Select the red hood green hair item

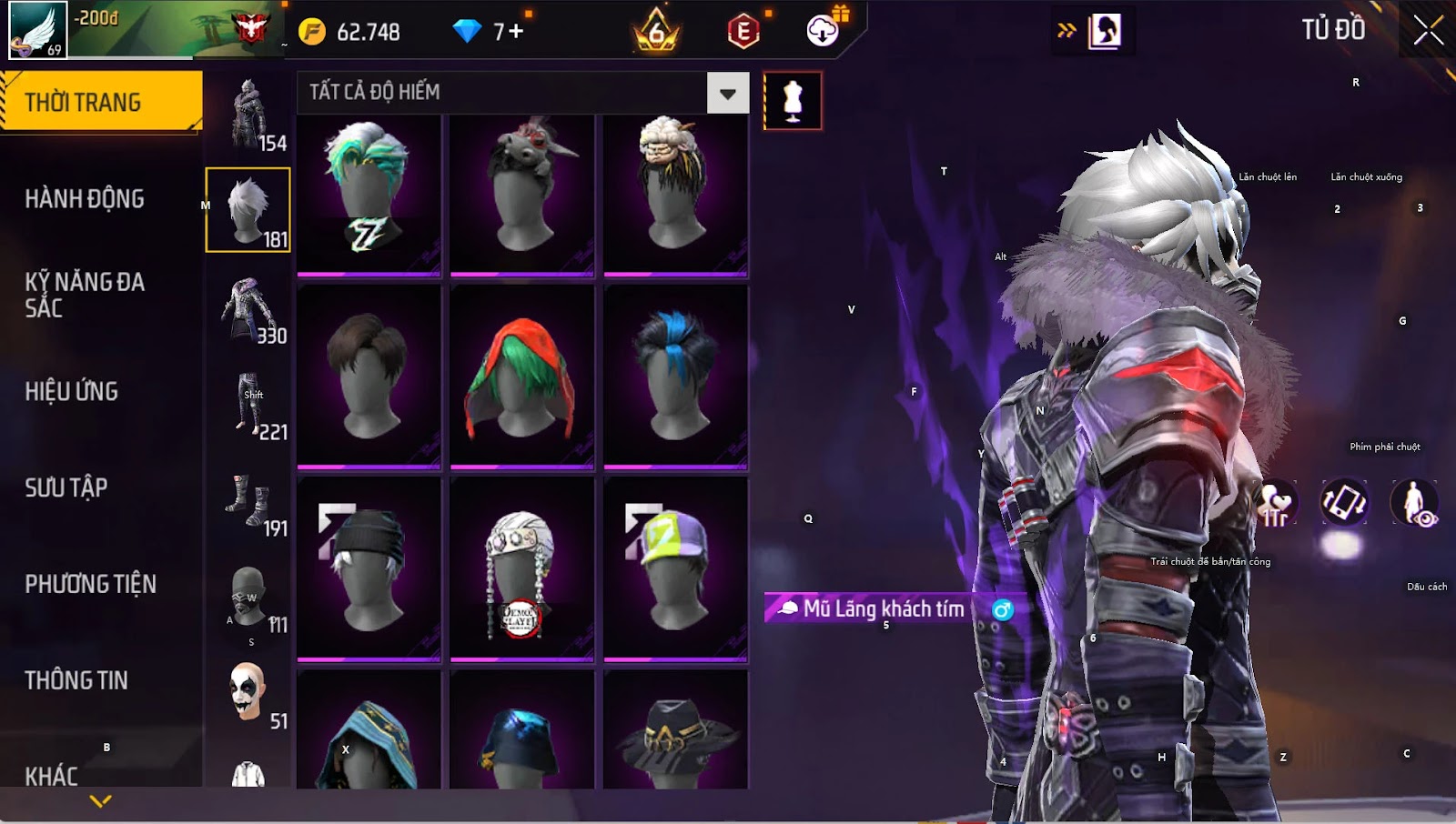(x=521, y=378)
